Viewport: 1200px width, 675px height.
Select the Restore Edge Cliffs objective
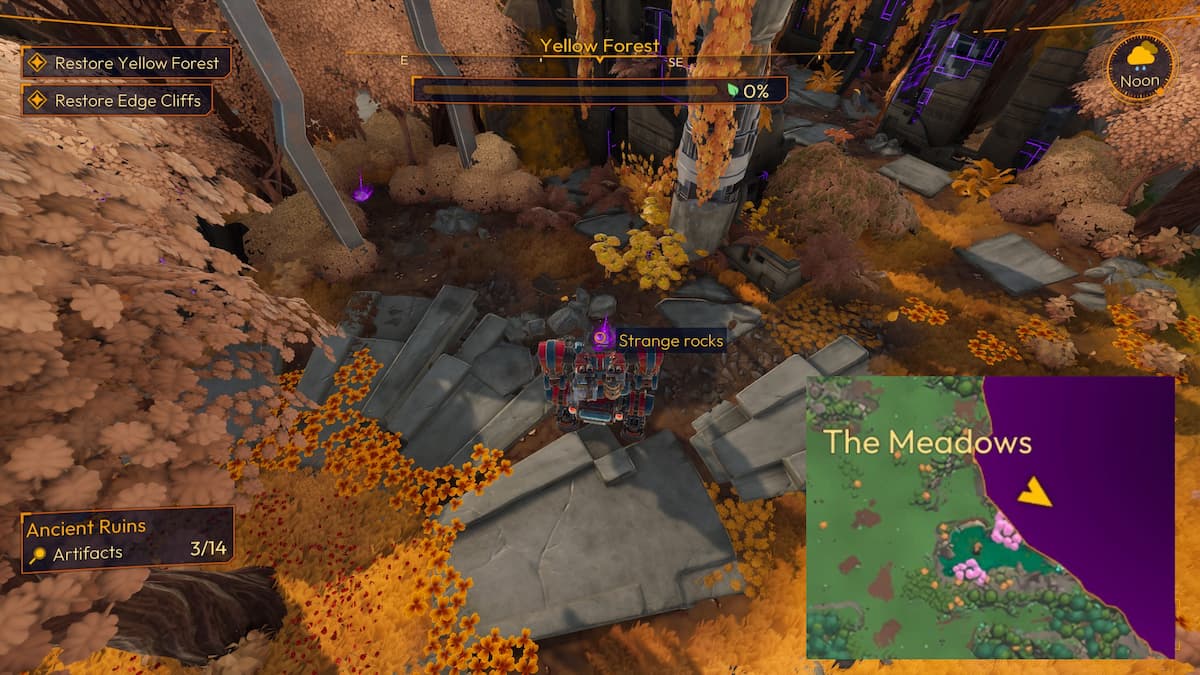[116, 101]
